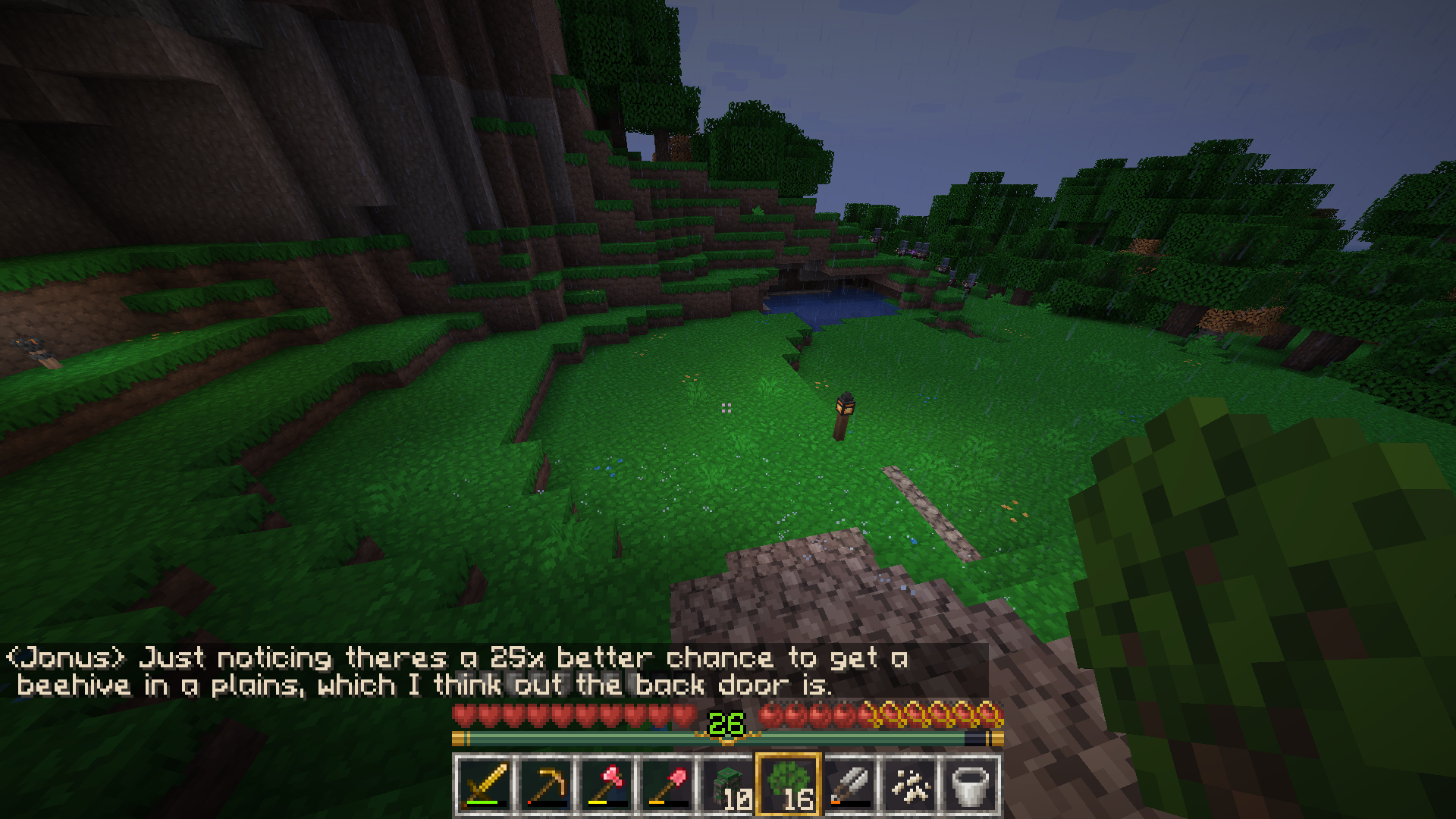Click the leafy sapling stack of 16
1456x819 pixels.
click(788, 785)
